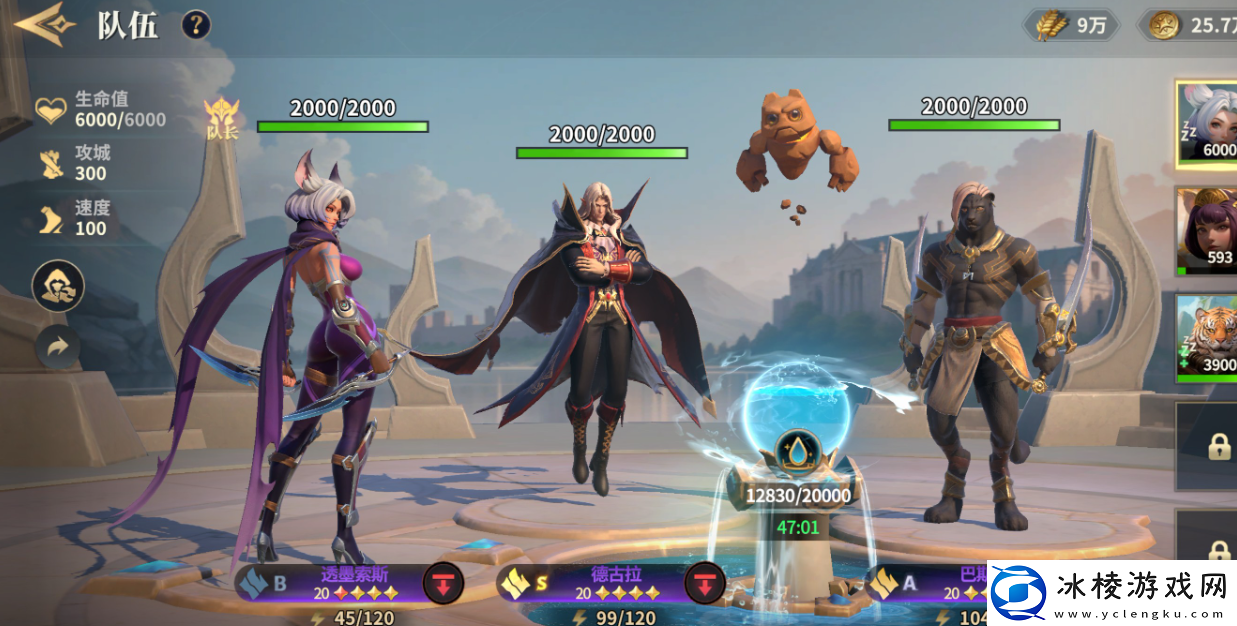
Task: Remove 透墨索斯 with the red arrow button
Action: tap(443, 583)
